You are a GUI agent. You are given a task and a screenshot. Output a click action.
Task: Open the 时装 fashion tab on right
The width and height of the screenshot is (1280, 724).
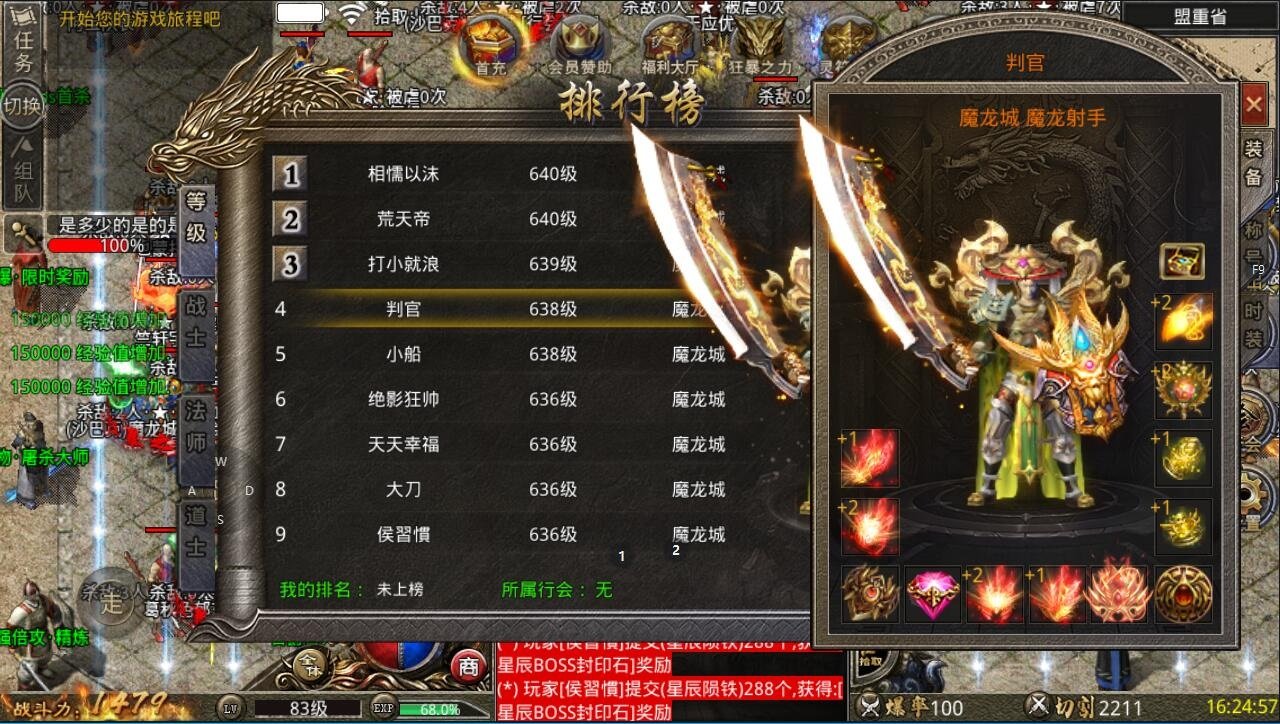point(1252,320)
